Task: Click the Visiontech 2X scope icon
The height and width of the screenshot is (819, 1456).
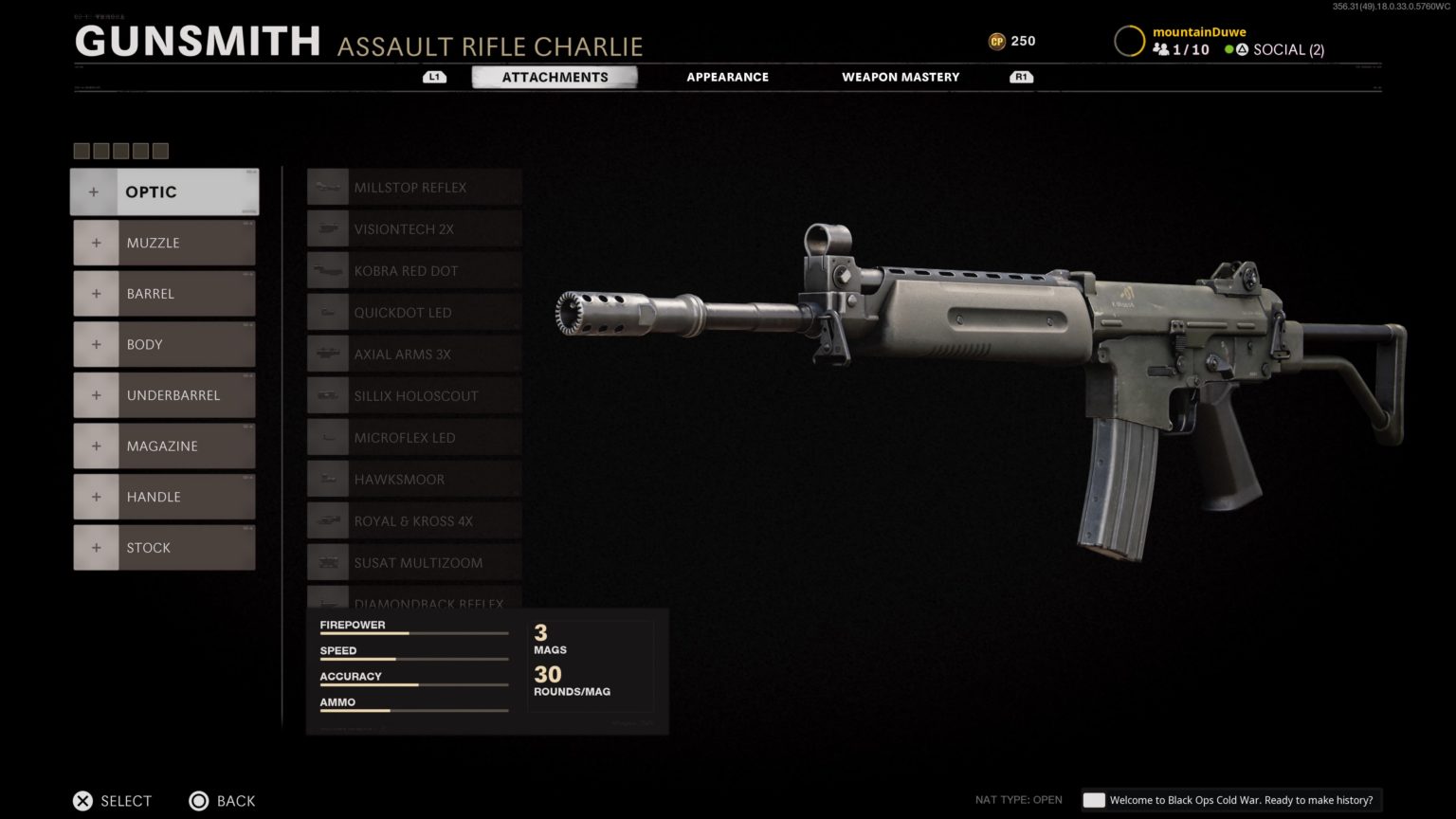Action: 327,228
